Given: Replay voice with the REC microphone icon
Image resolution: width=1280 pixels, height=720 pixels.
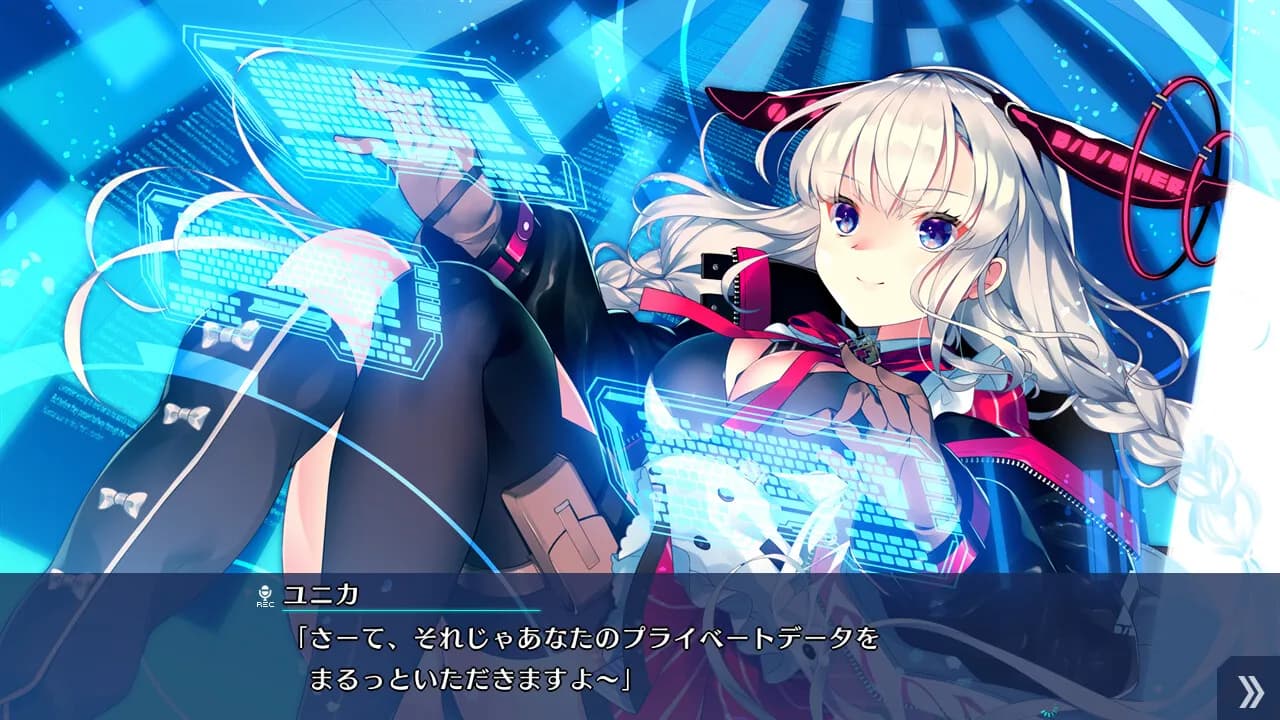Looking at the screenshot, I should tap(265, 596).
